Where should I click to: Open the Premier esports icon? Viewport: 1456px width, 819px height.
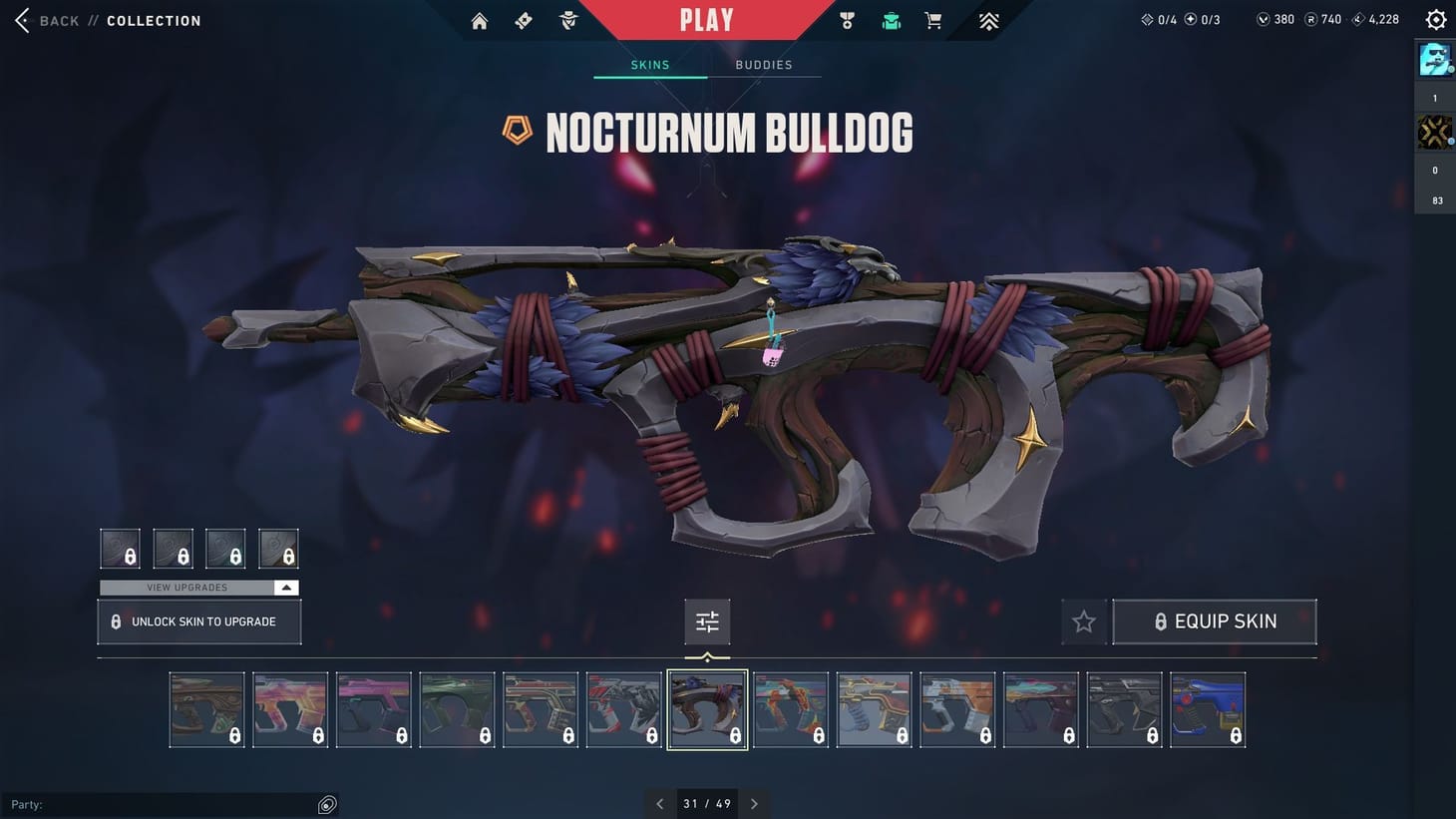(986, 20)
